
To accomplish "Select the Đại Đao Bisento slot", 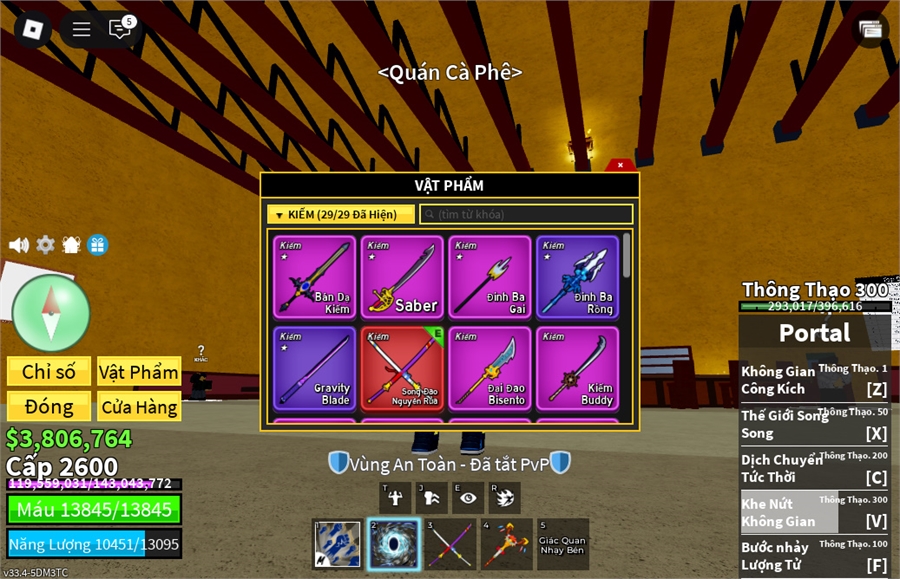I will tap(490, 368).
